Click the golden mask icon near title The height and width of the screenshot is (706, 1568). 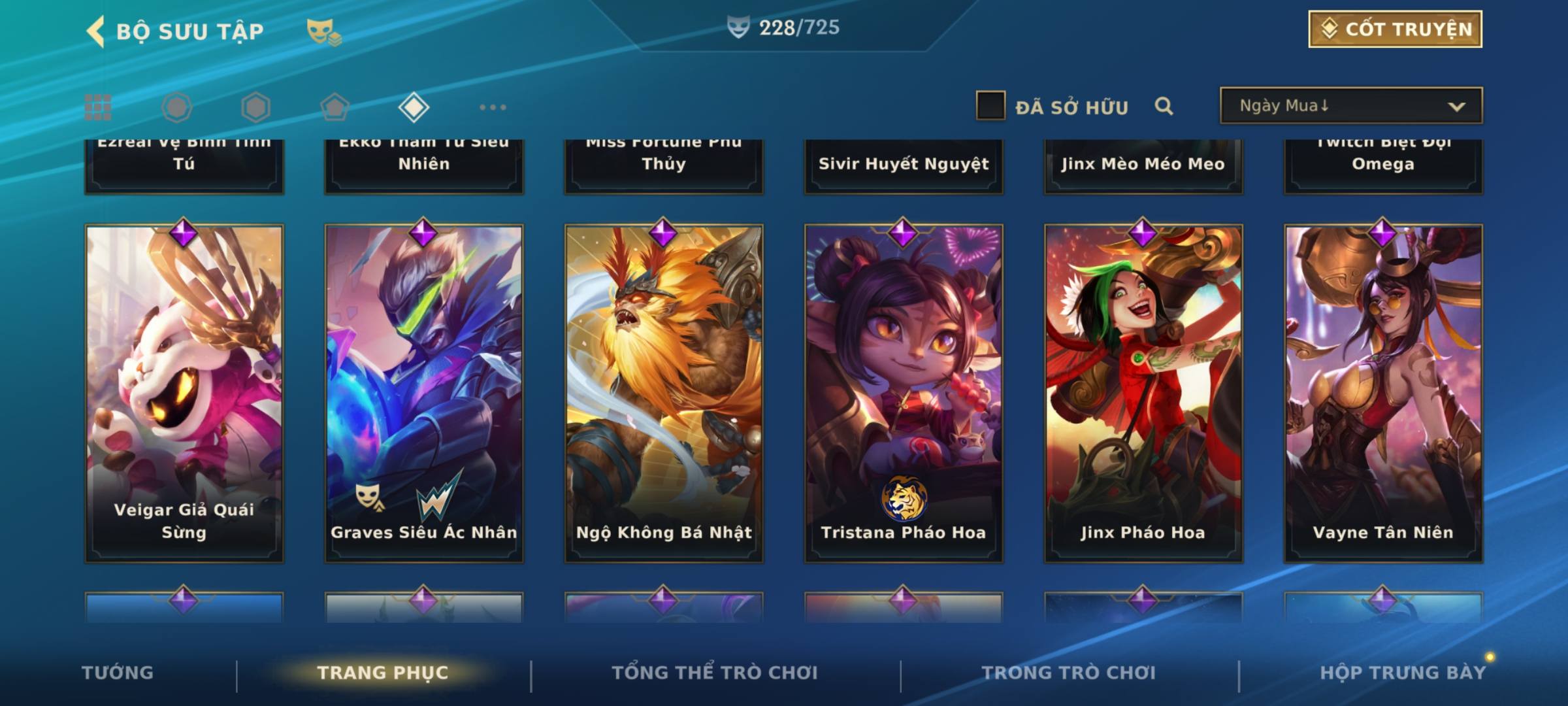tap(323, 31)
